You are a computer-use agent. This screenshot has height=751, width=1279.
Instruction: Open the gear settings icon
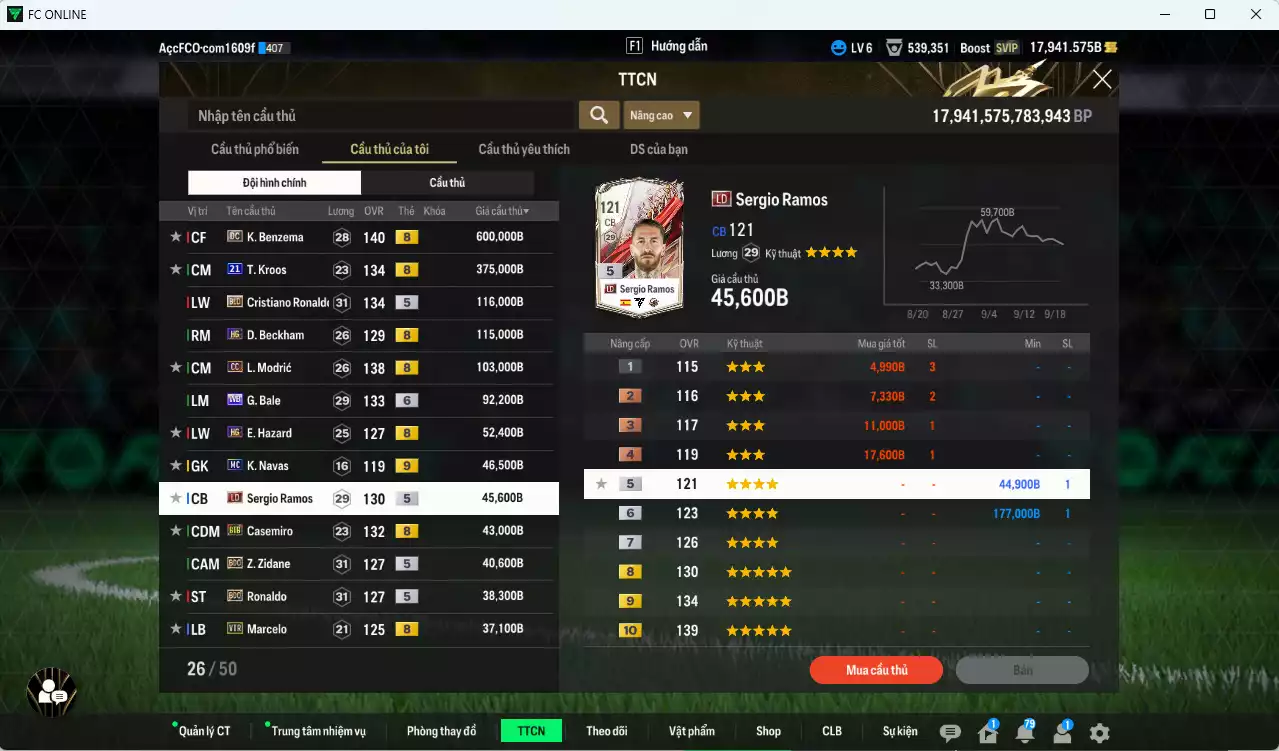click(1099, 733)
